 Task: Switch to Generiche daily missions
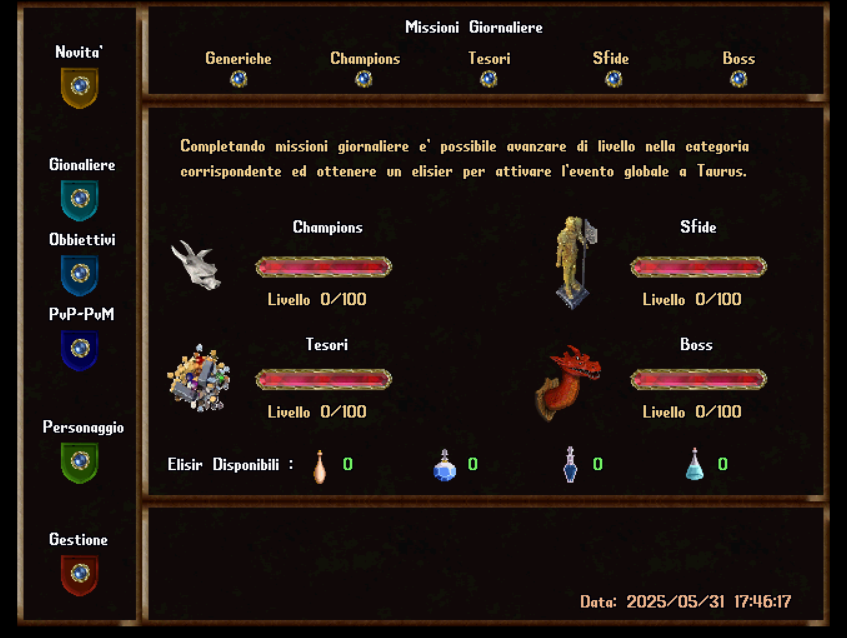click(x=238, y=79)
